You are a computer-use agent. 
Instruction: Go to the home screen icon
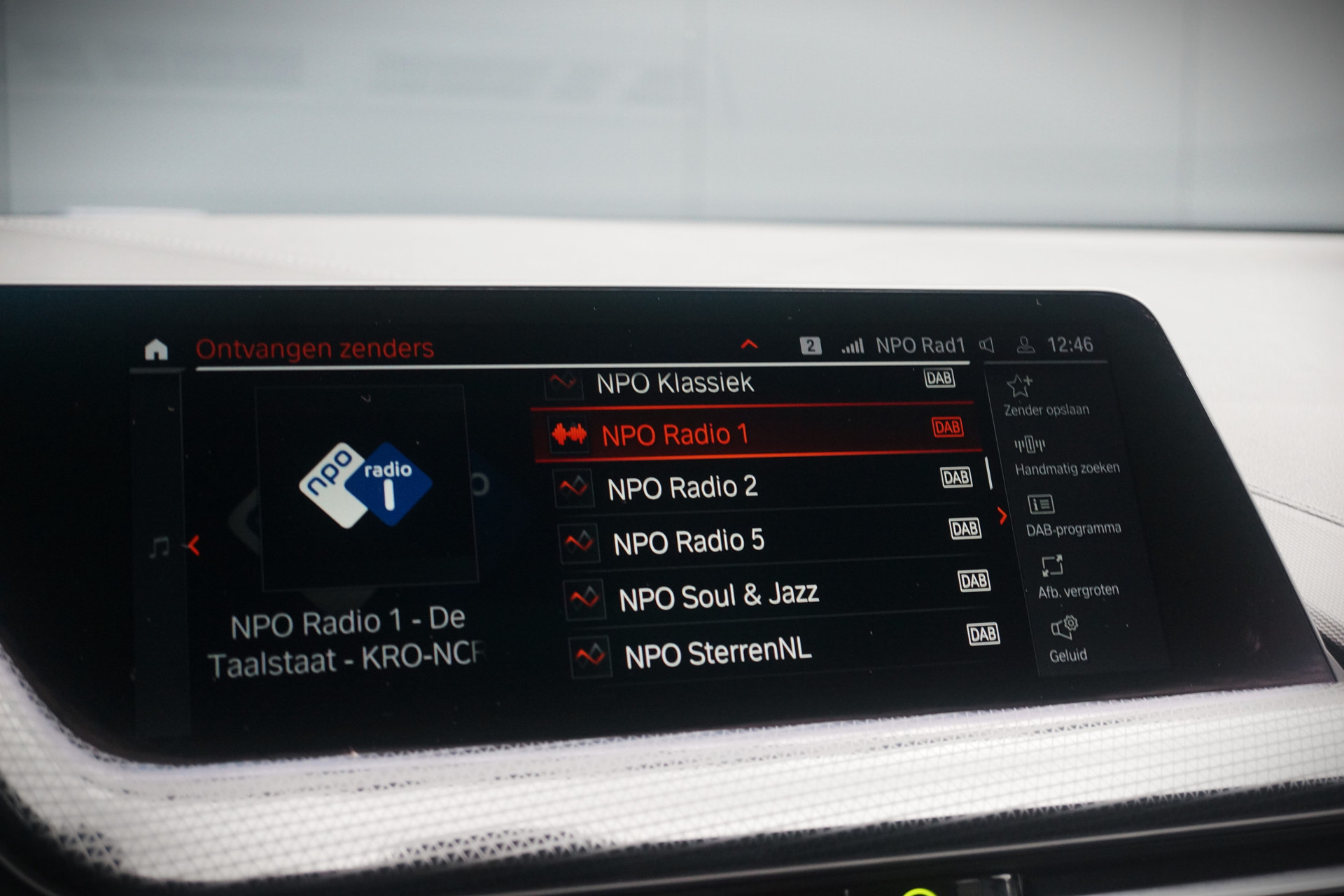[156, 349]
